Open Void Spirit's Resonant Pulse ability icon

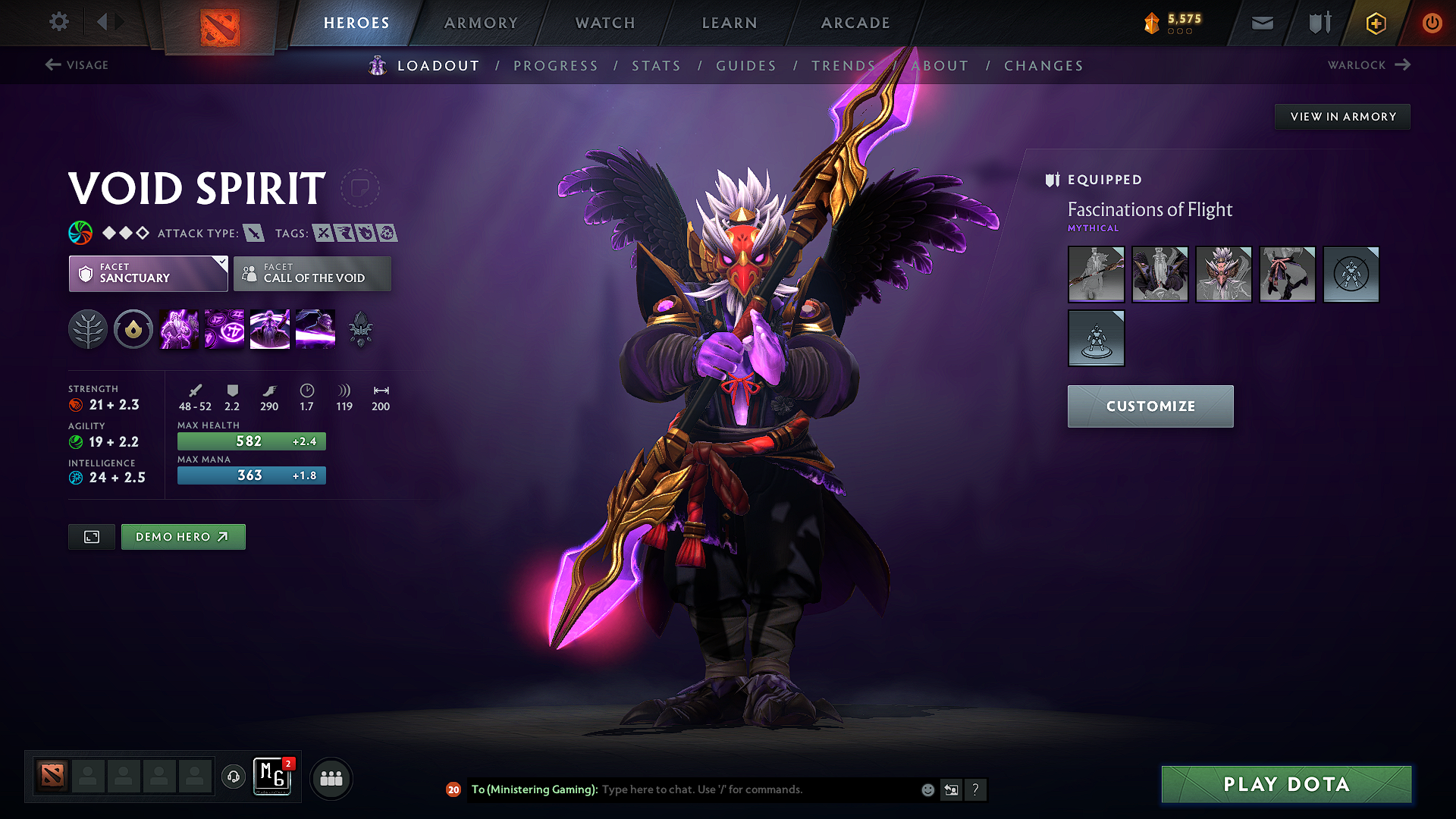click(x=269, y=328)
